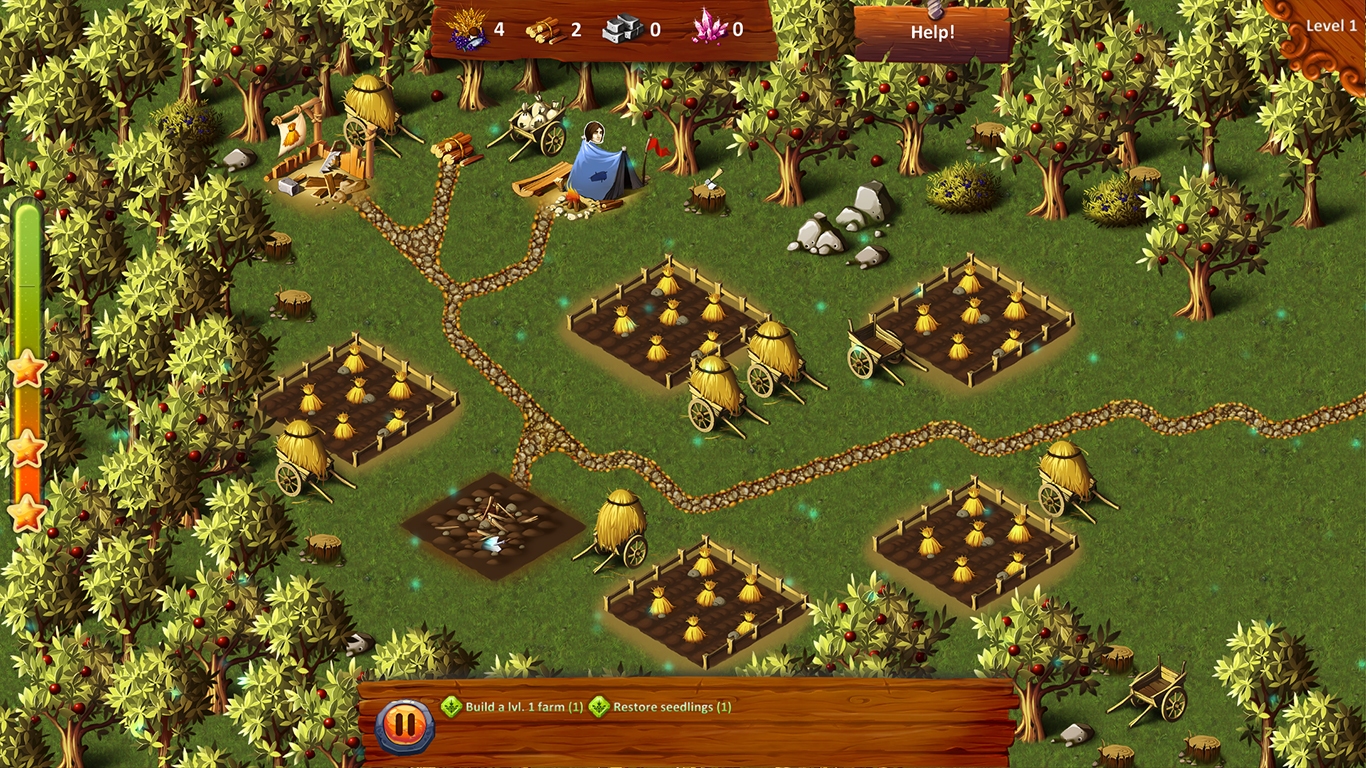1366x768 pixels.
Task: Click the food resource icon
Action: (467, 27)
